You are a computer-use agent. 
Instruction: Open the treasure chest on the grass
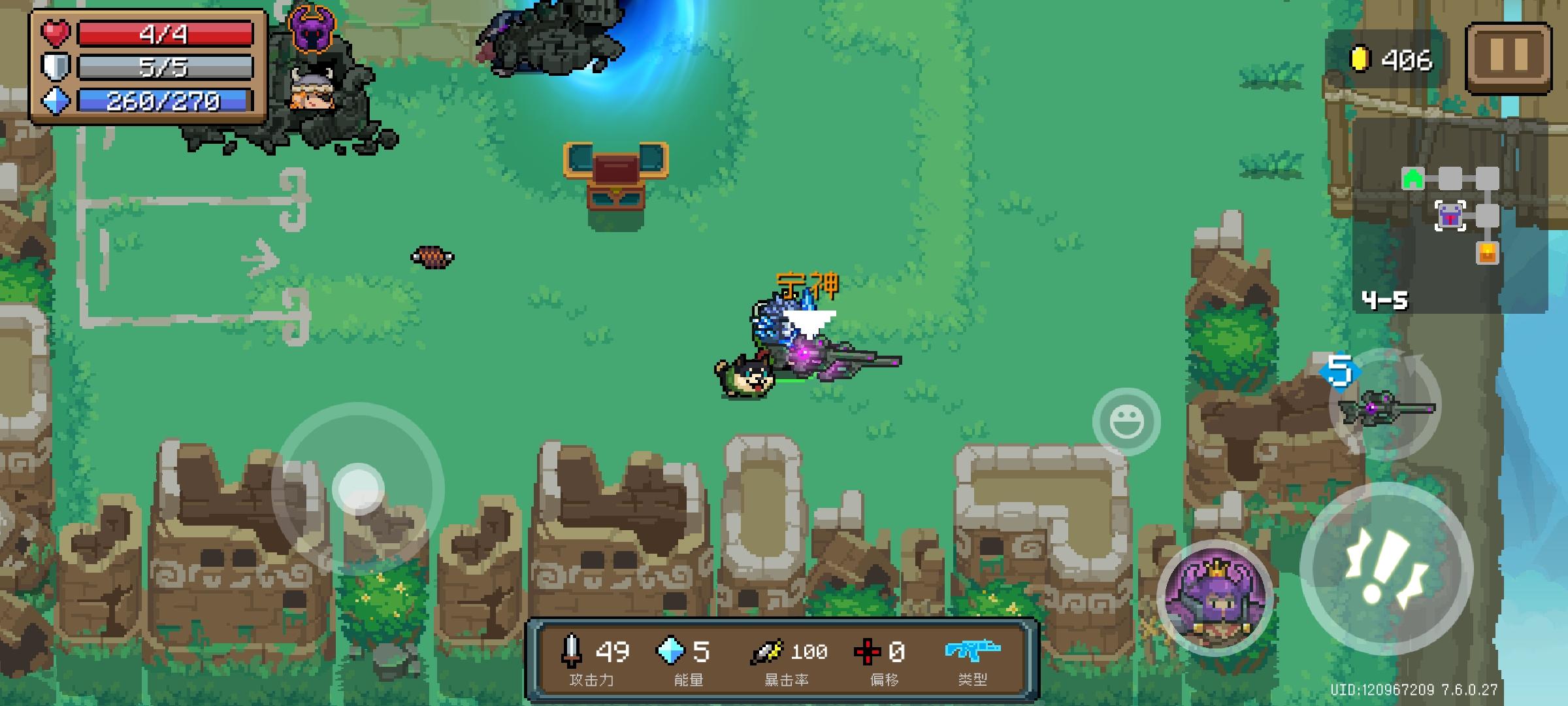615,176
